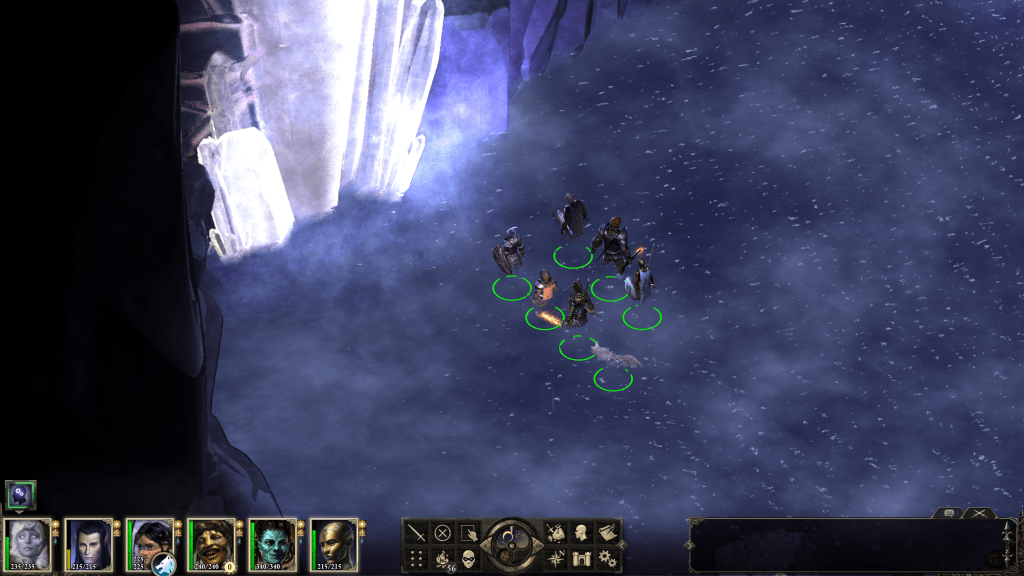Click the cancel action circle-X button
1024x576 pixels.
click(442, 532)
